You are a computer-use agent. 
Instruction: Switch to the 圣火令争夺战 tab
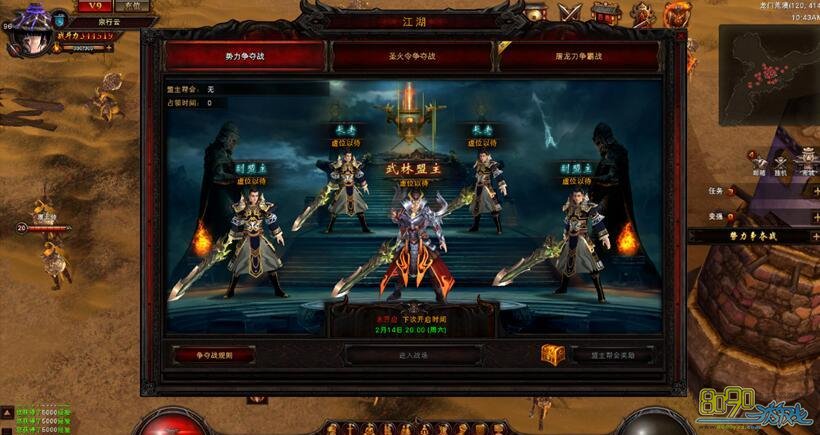point(411,56)
